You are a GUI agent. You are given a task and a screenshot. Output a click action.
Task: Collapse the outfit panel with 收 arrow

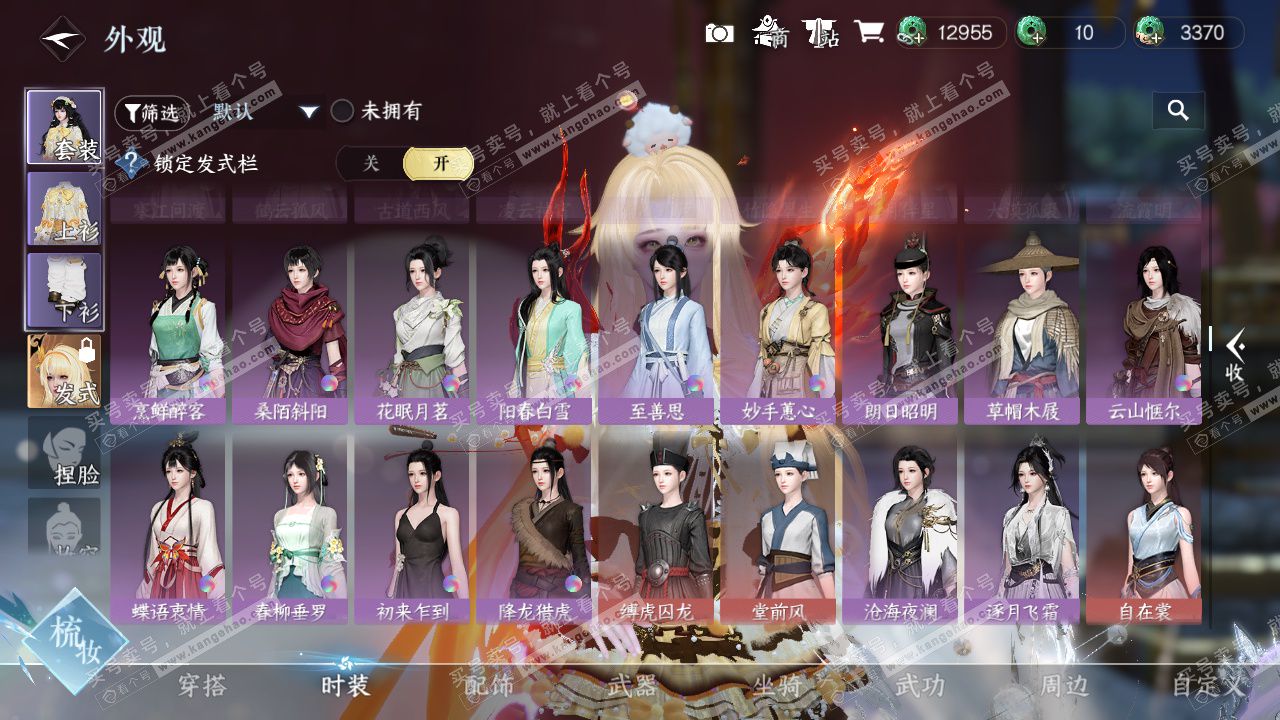click(1234, 356)
